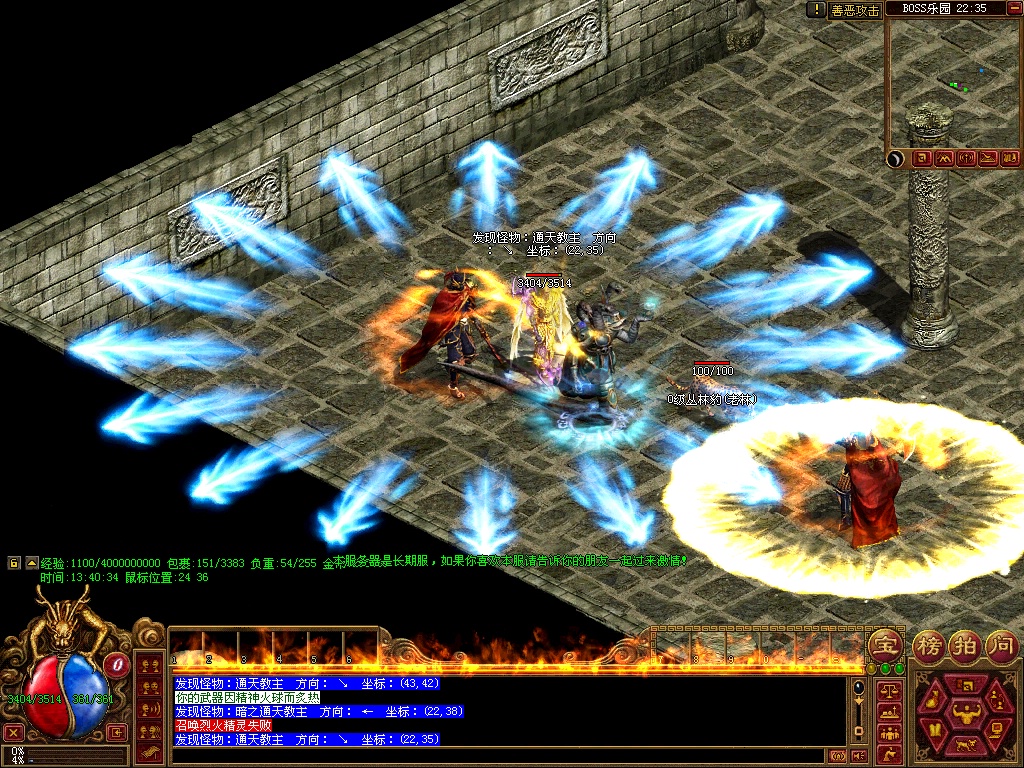The image size is (1024, 768).
Task: Click the crescent moon minimap icon
Action: (x=896, y=158)
